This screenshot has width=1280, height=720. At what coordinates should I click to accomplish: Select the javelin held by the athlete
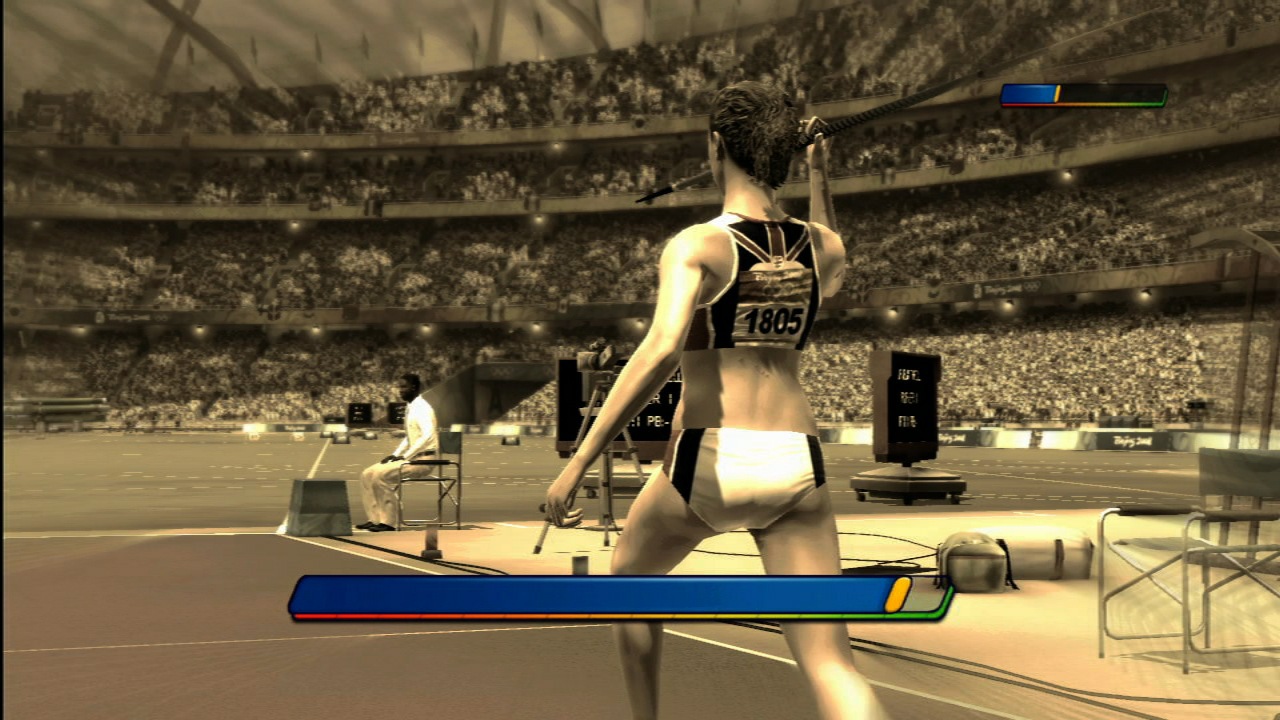pos(850,120)
